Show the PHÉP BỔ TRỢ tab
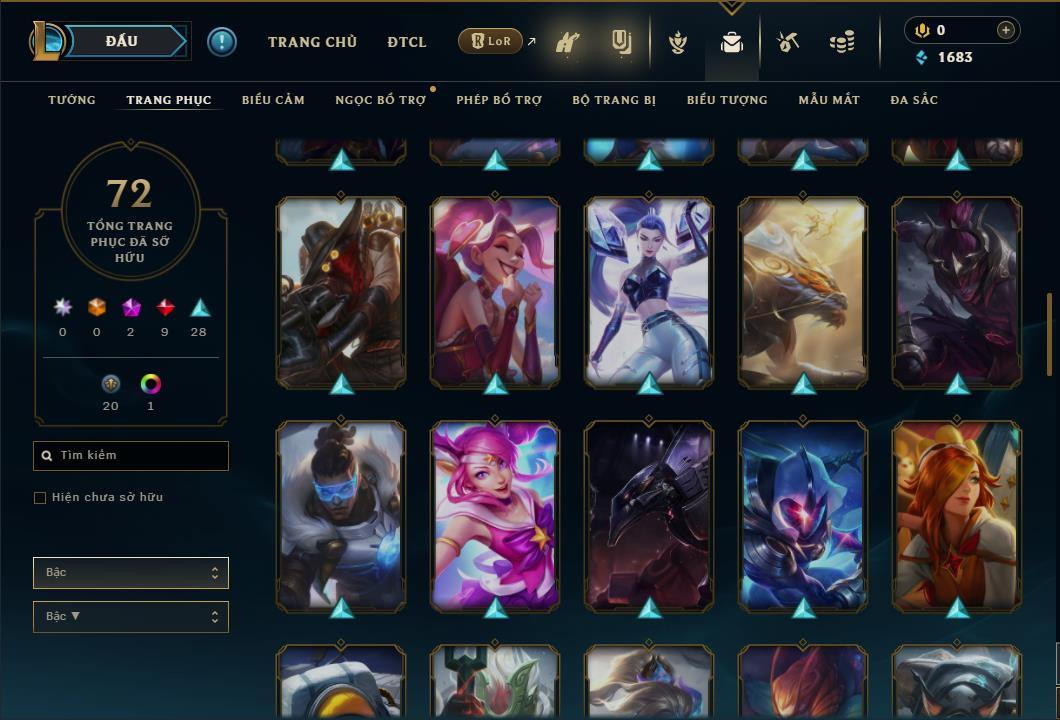 tap(499, 100)
